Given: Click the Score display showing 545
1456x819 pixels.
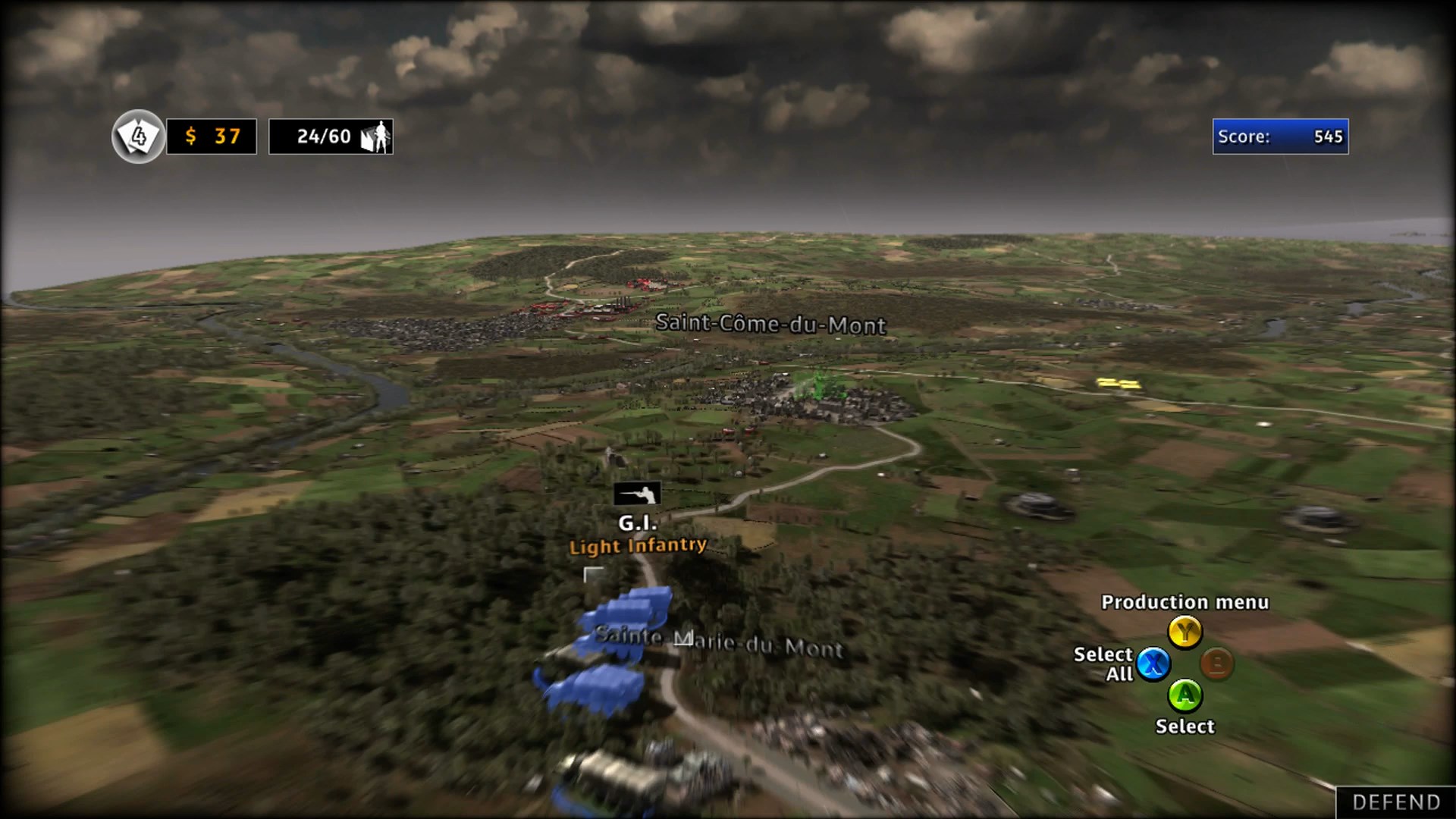Looking at the screenshot, I should coord(1280,136).
